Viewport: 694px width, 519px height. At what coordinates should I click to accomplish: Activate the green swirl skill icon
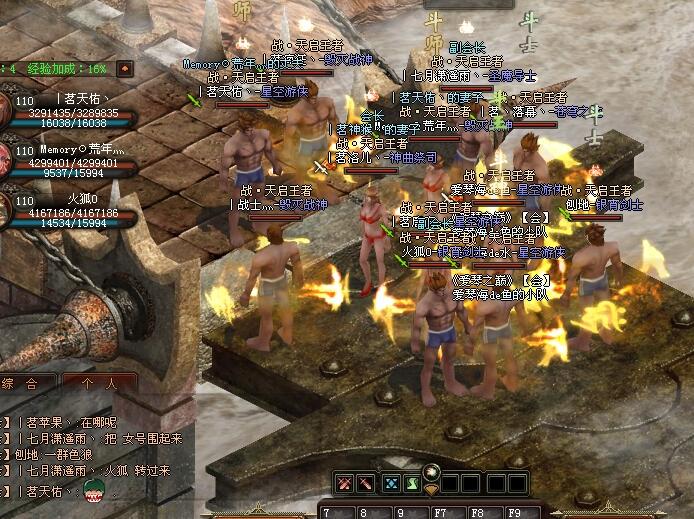[413, 484]
